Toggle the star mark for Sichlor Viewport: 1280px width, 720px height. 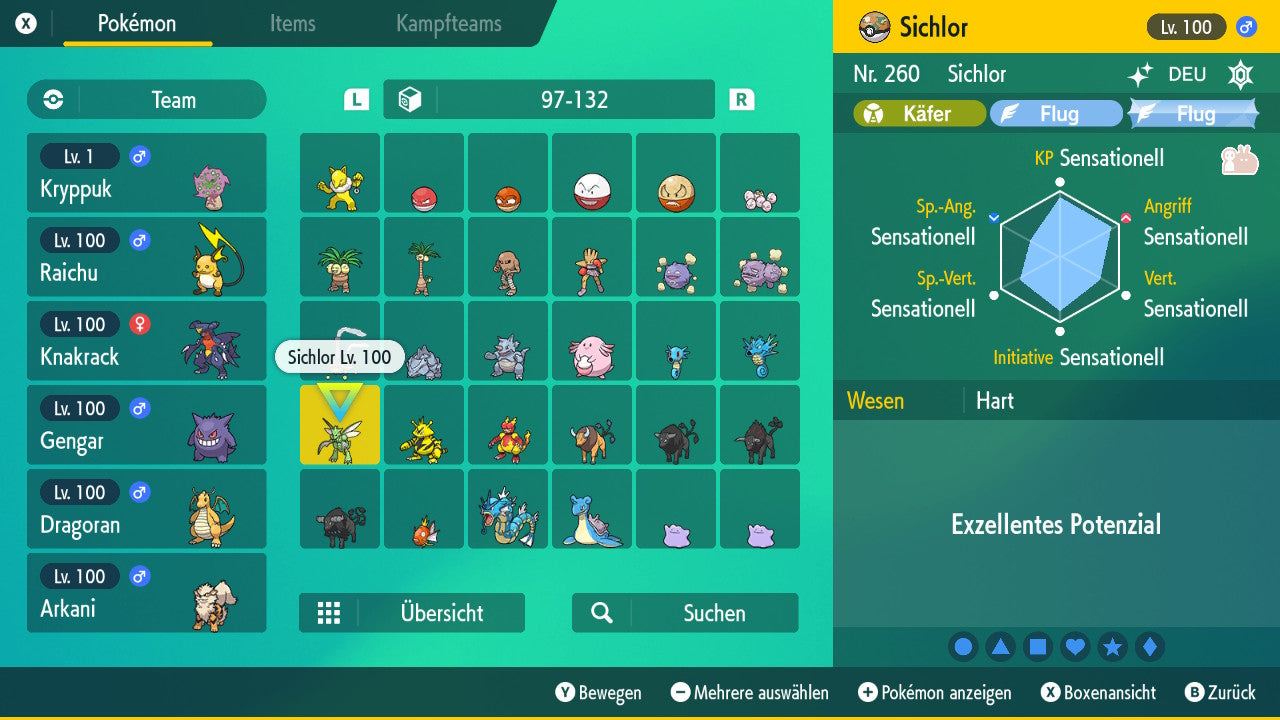pos(1113,646)
